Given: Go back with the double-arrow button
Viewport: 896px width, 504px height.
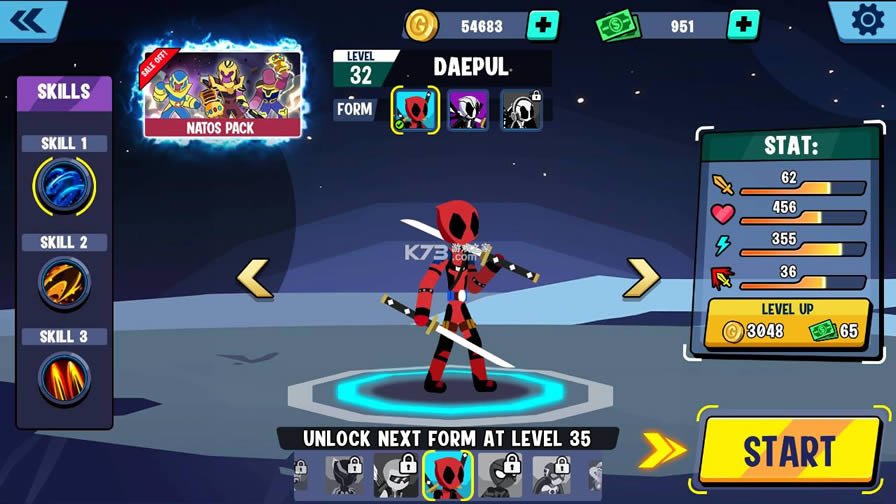Looking at the screenshot, I should (29, 19).
